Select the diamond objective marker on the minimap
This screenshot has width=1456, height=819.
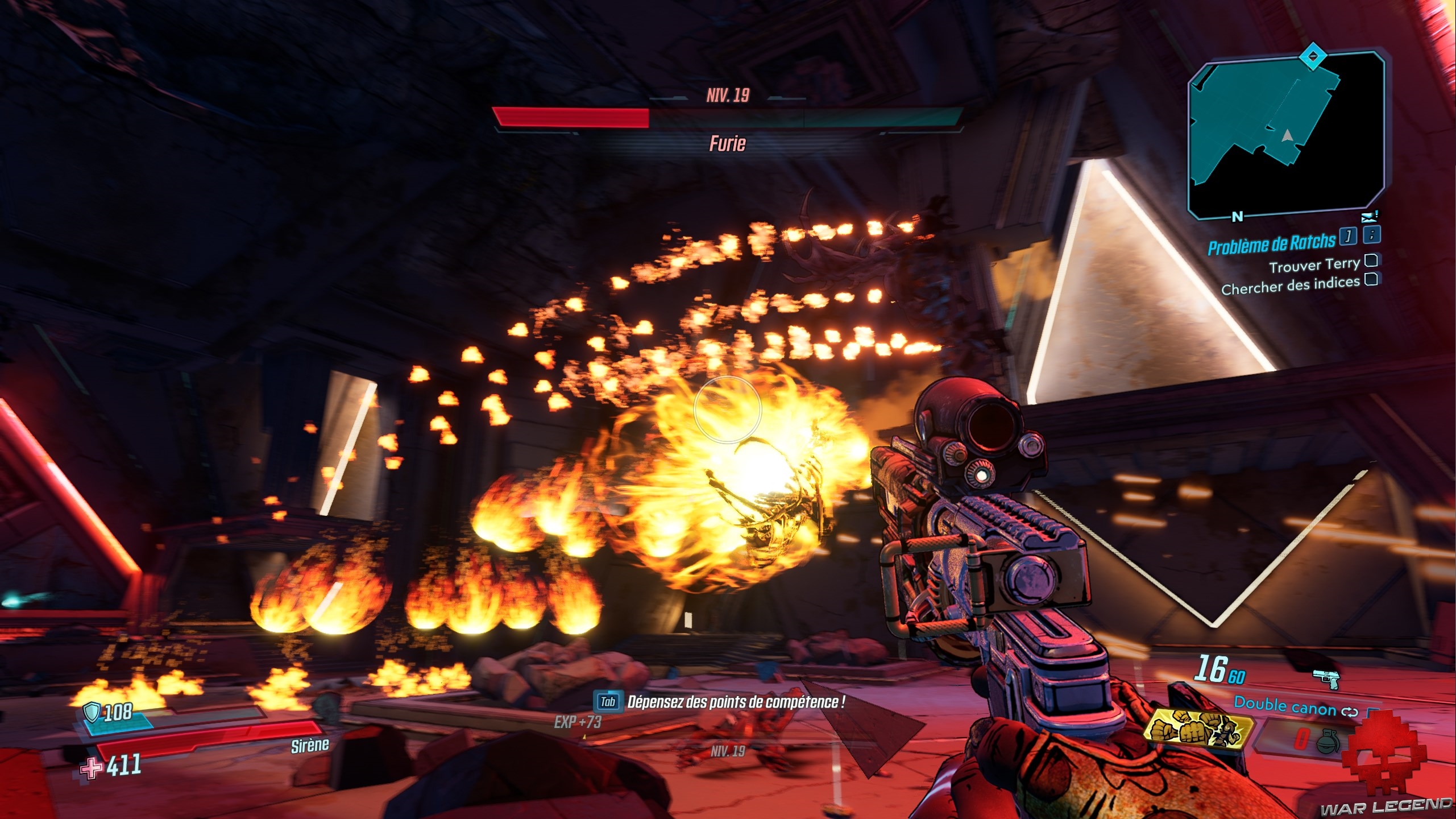click(1312, 56)
